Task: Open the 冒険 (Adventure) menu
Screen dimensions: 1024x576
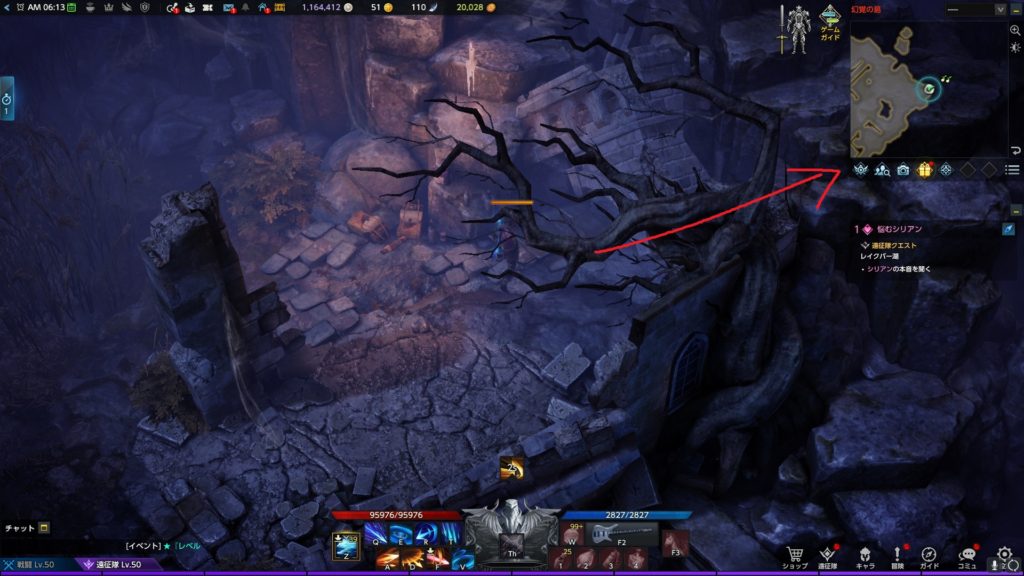Action: pos(897,555)
